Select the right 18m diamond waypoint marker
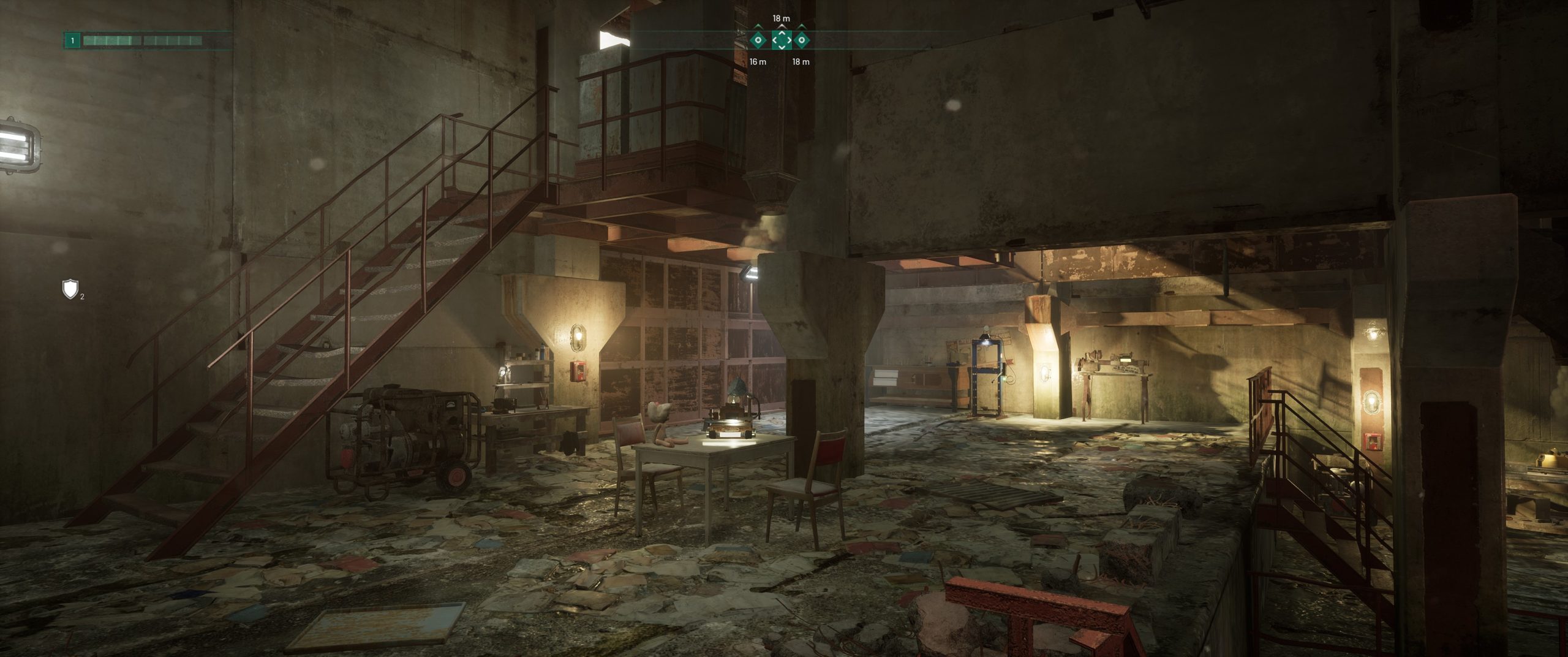The width and height of the screenshot is (1568, 657). point(802,41)
